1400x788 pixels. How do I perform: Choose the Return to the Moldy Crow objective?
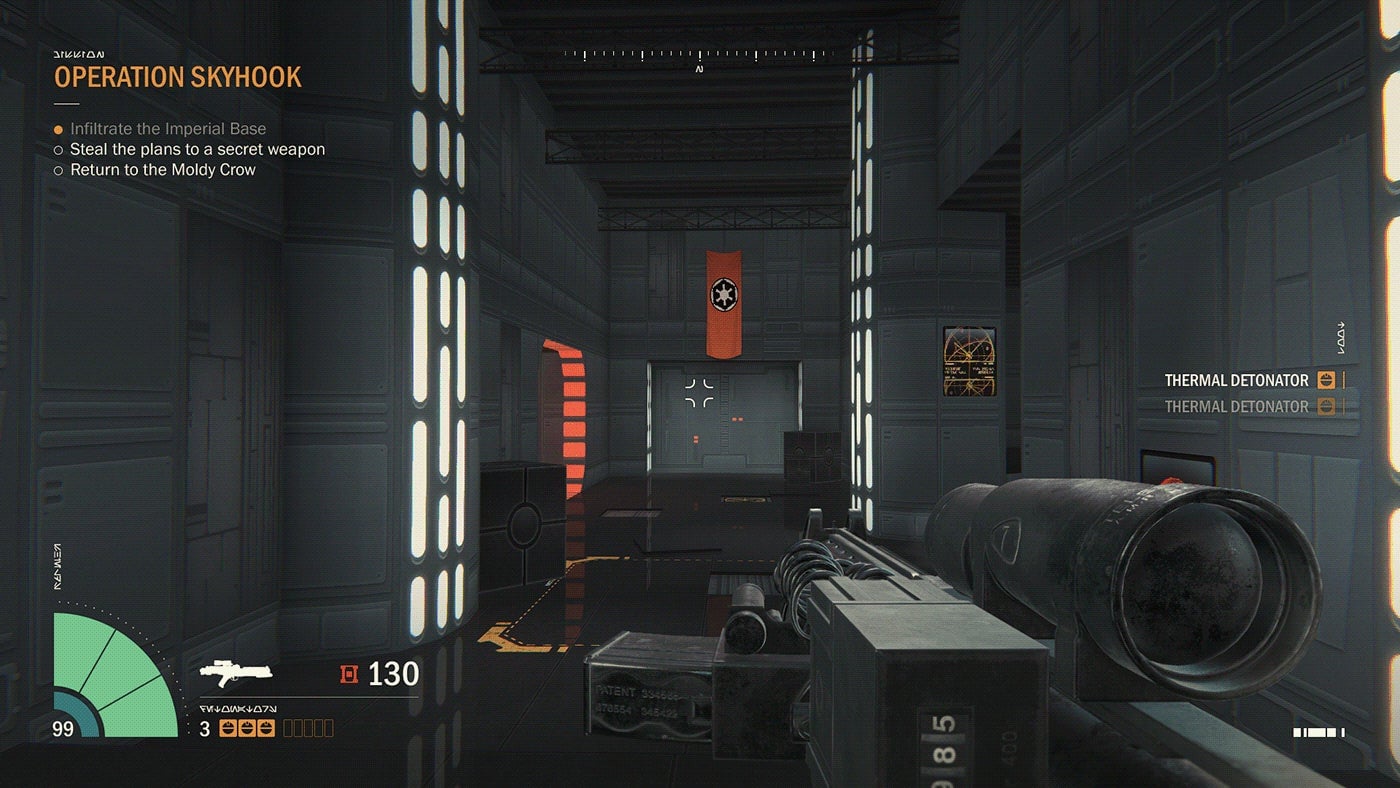point(162,170)
